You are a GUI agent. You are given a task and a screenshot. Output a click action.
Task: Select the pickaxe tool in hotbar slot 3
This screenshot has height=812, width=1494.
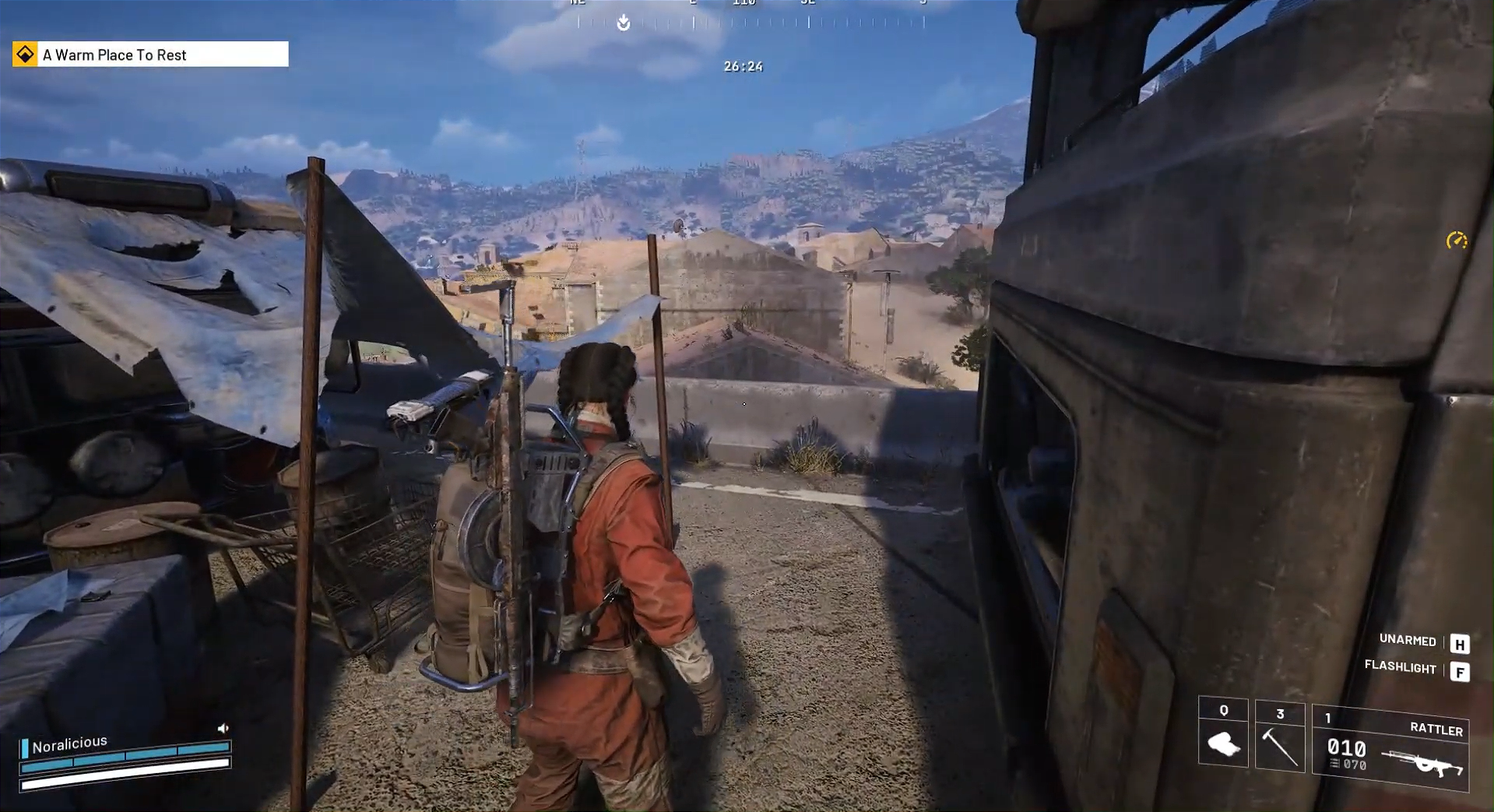point(1279,747)
